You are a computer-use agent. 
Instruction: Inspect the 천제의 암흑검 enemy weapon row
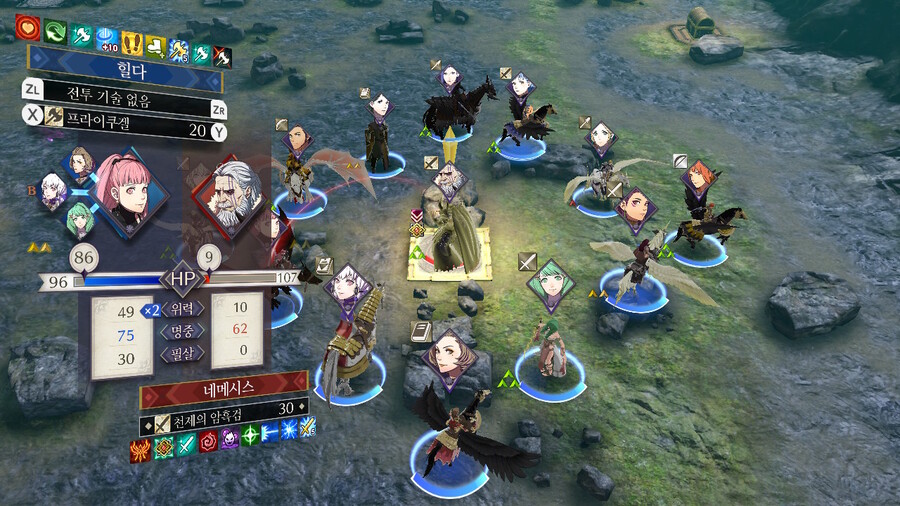(223, 408)
